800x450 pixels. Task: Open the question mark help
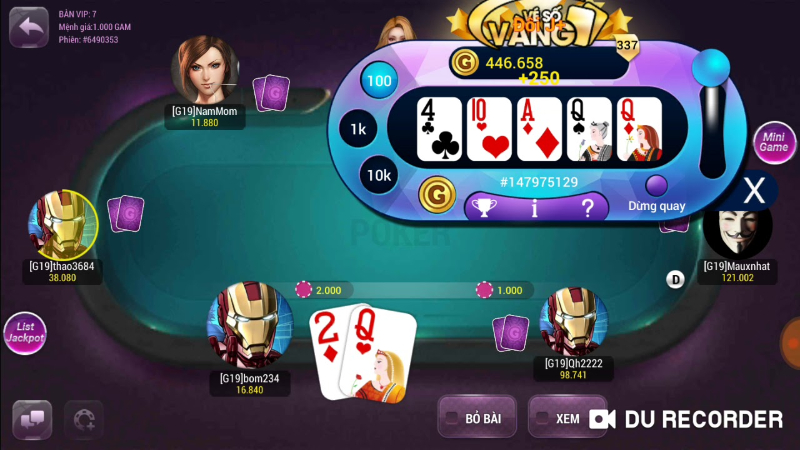pyautogui.click(x=588, y=208)
